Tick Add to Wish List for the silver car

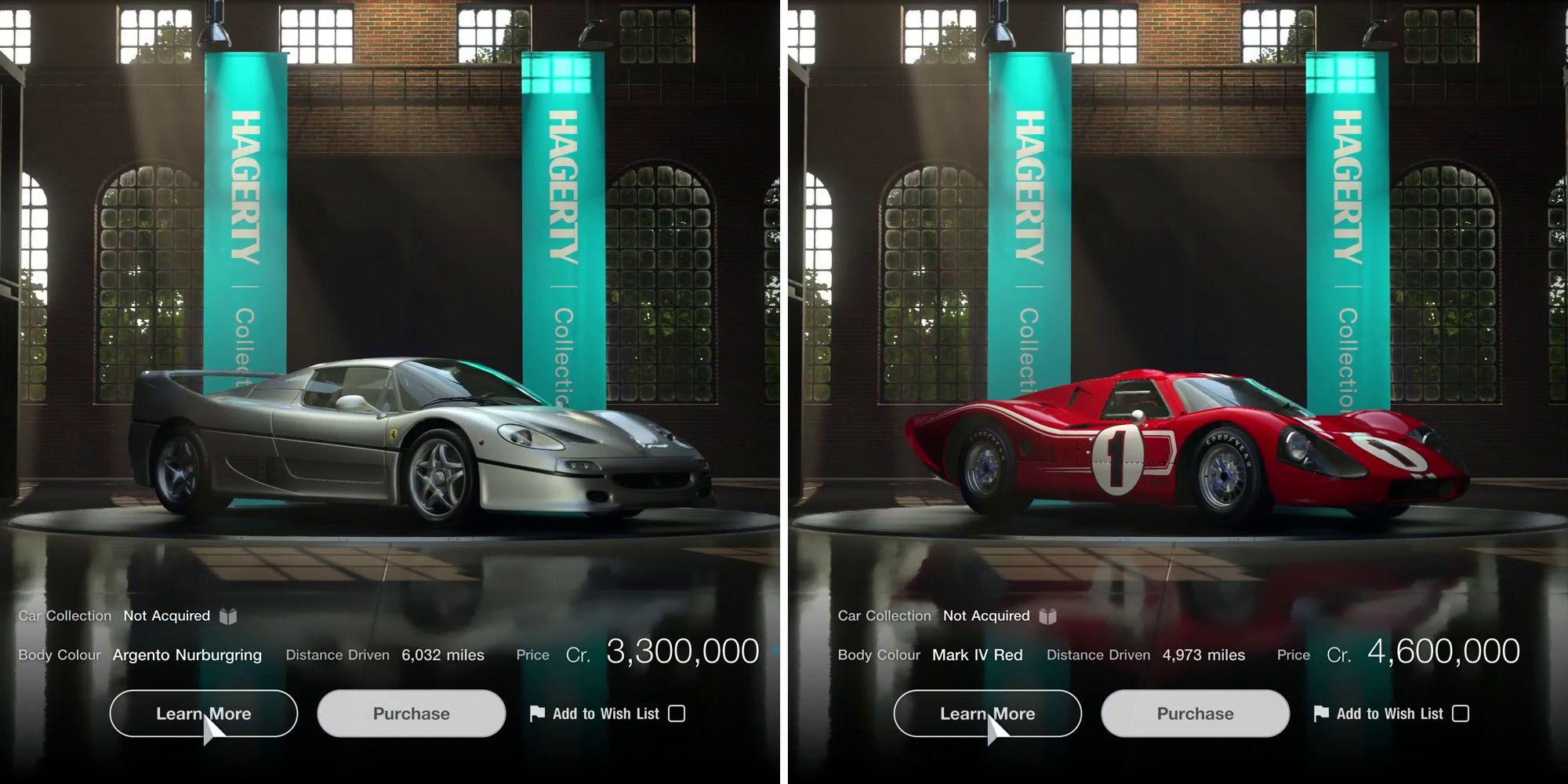point(677,713)
